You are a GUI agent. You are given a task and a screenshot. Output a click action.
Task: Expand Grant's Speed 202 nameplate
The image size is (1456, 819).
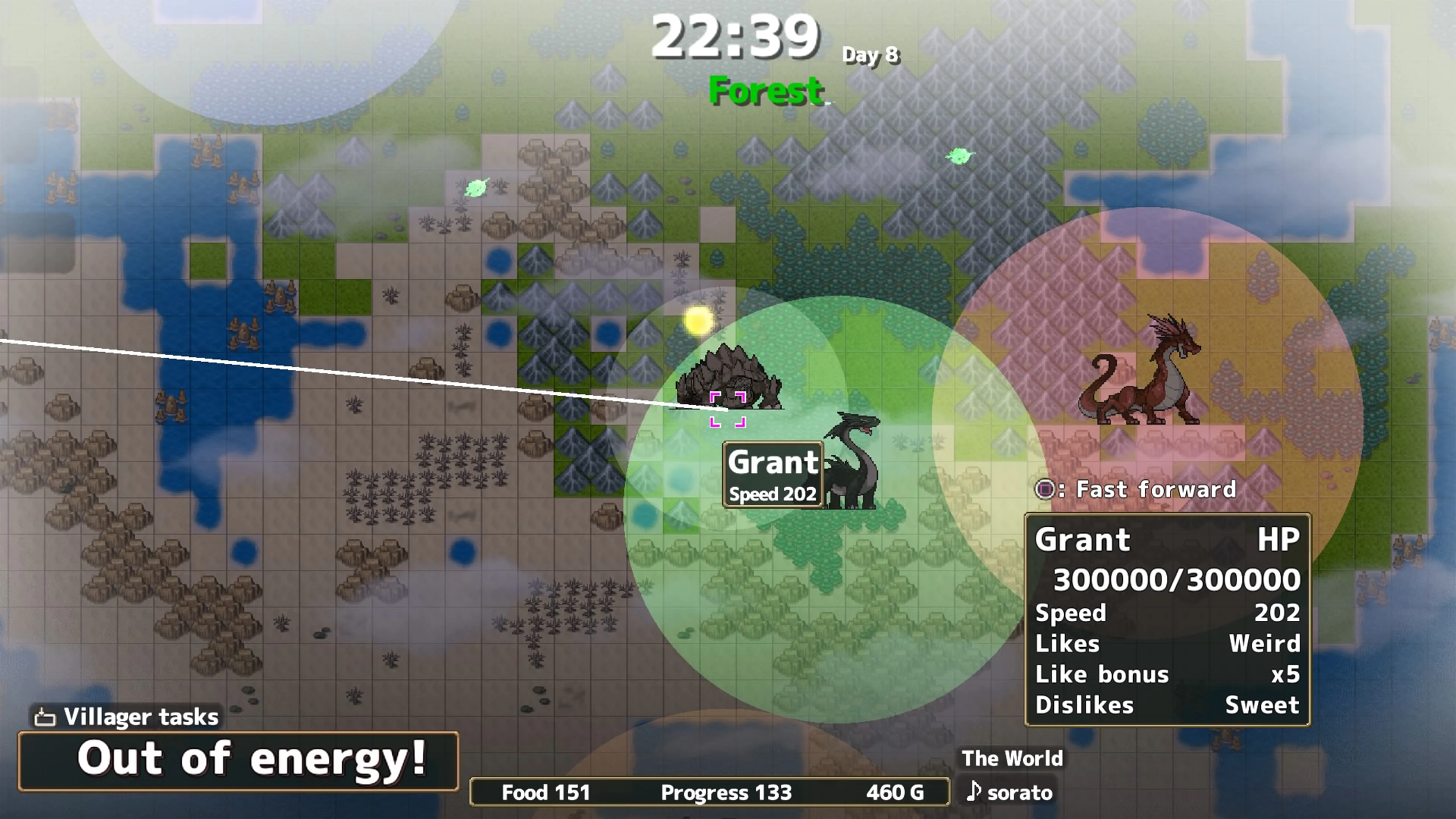click(773, 474)
